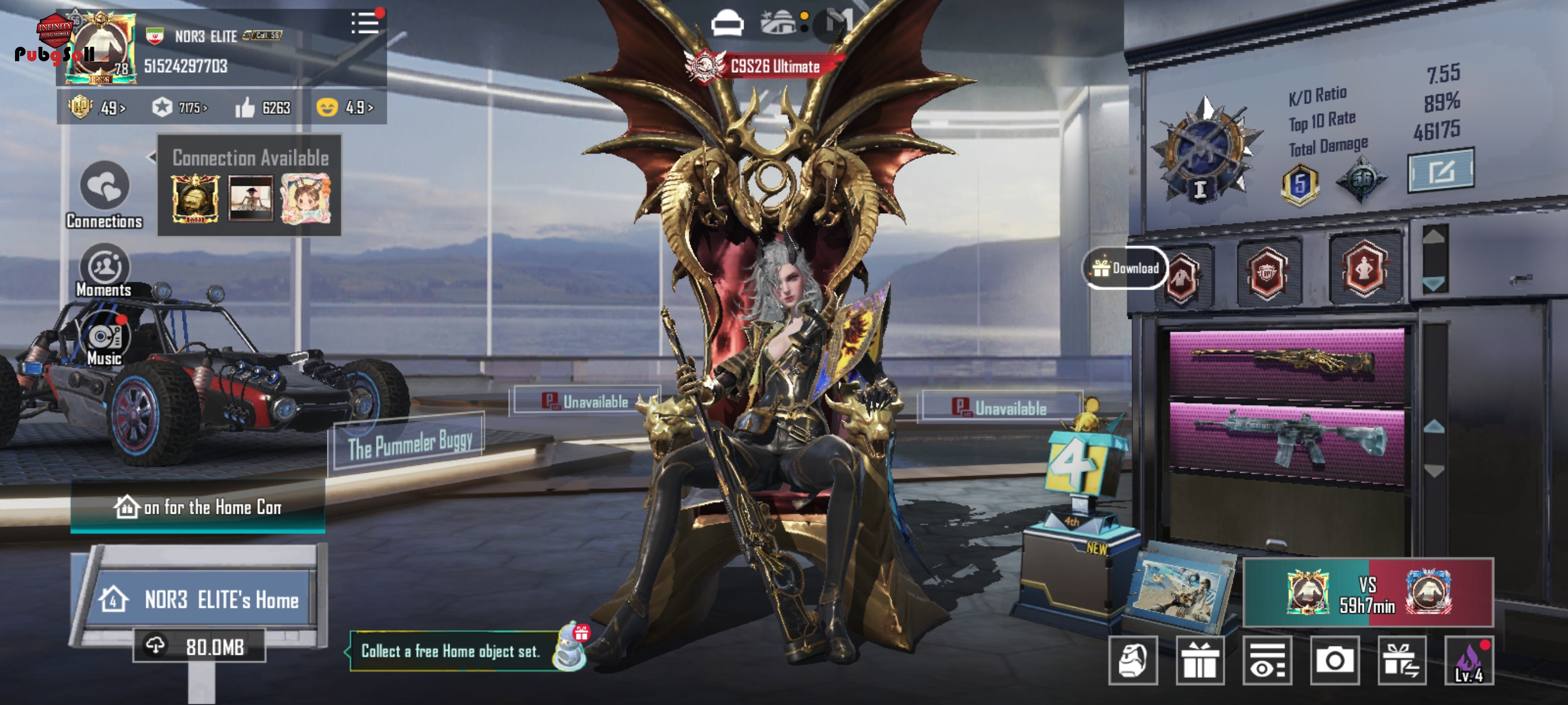The image size is (1568, 705).
Task: Open the camera screenshot tool
Action: point(1334,661)
